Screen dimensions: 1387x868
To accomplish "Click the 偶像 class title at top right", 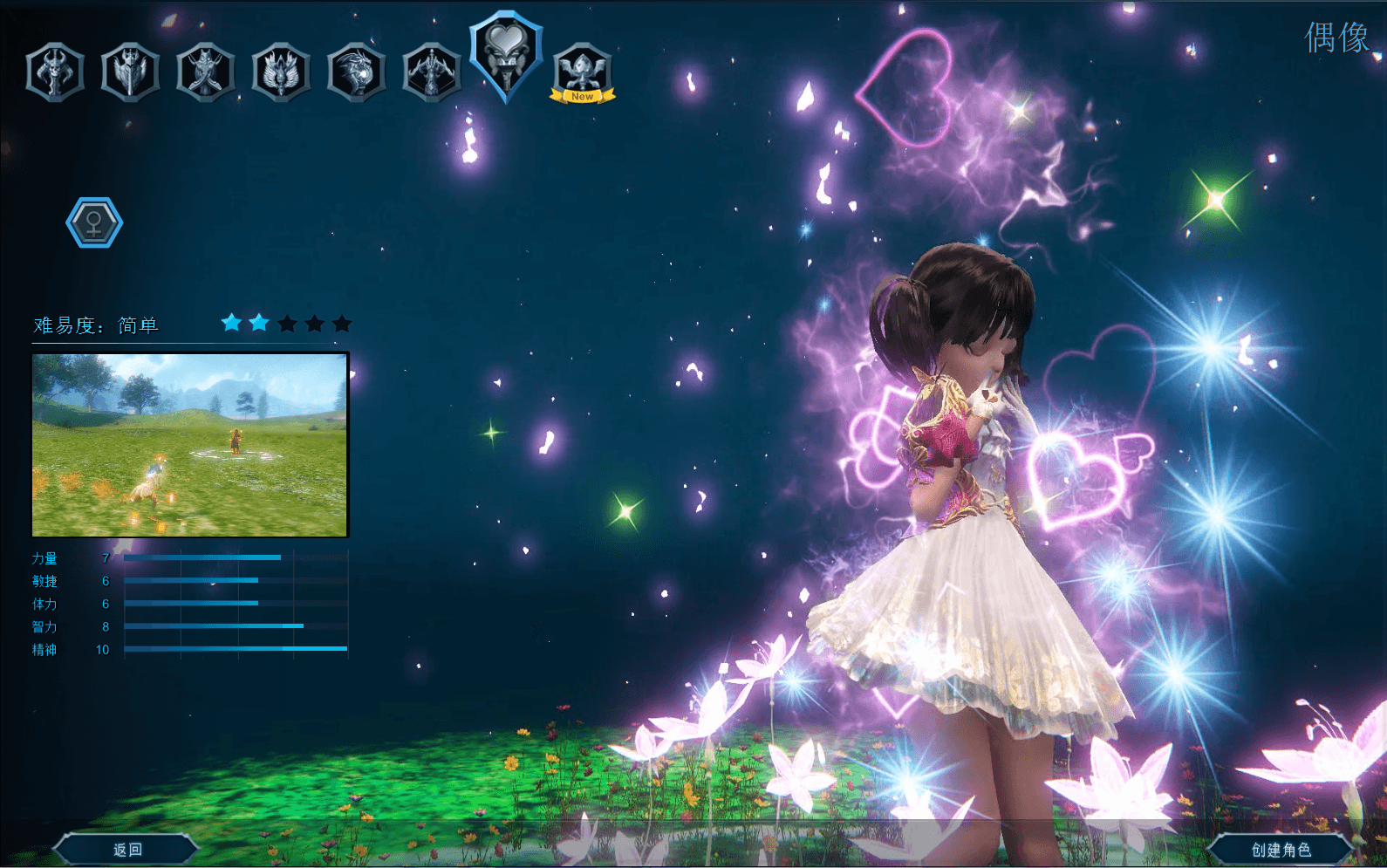I will [1339, 38].
